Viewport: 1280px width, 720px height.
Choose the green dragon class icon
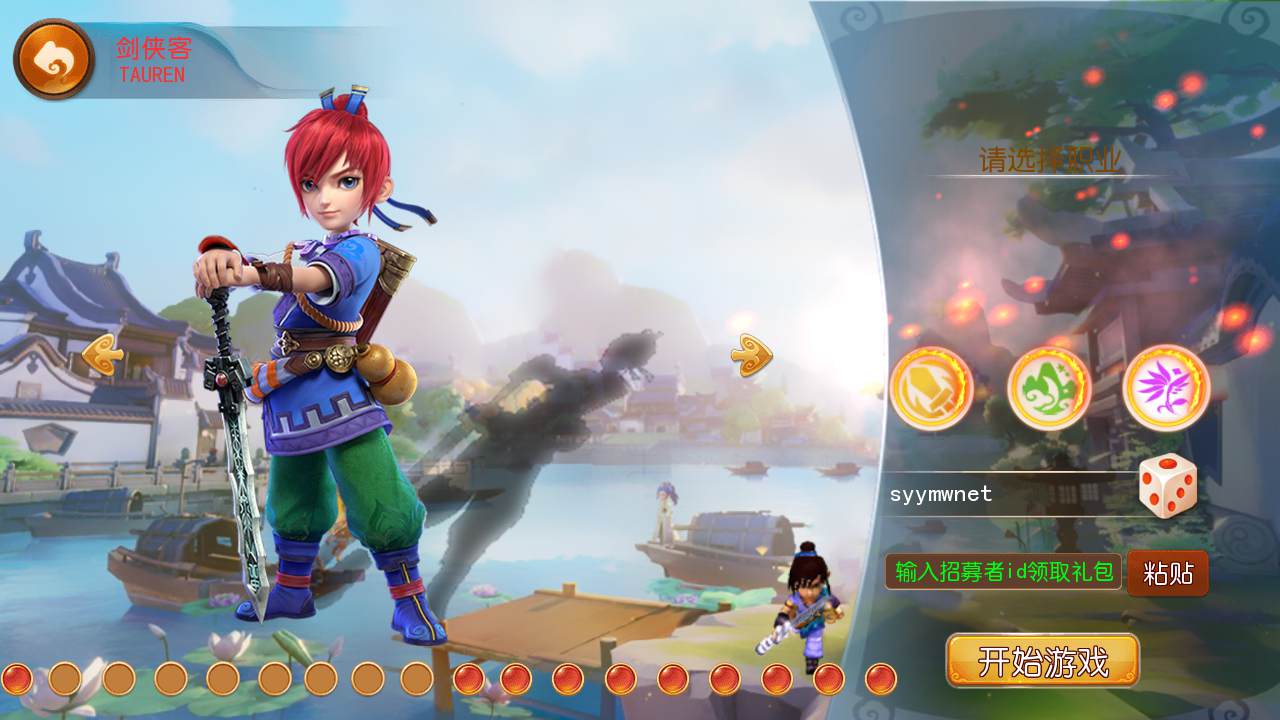pos(1048,388)
